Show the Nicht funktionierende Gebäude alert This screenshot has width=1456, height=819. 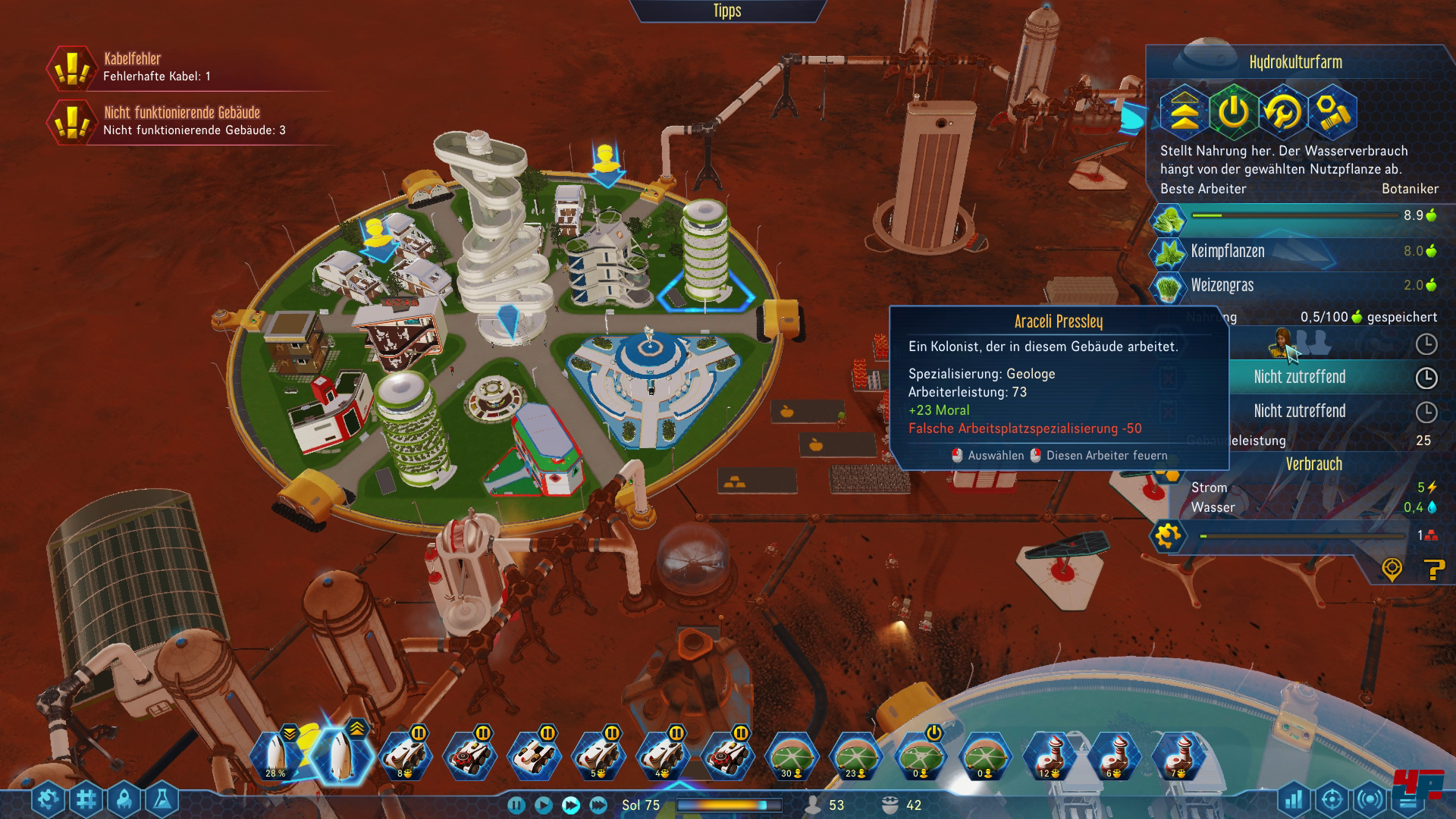[x=72, y=121]
